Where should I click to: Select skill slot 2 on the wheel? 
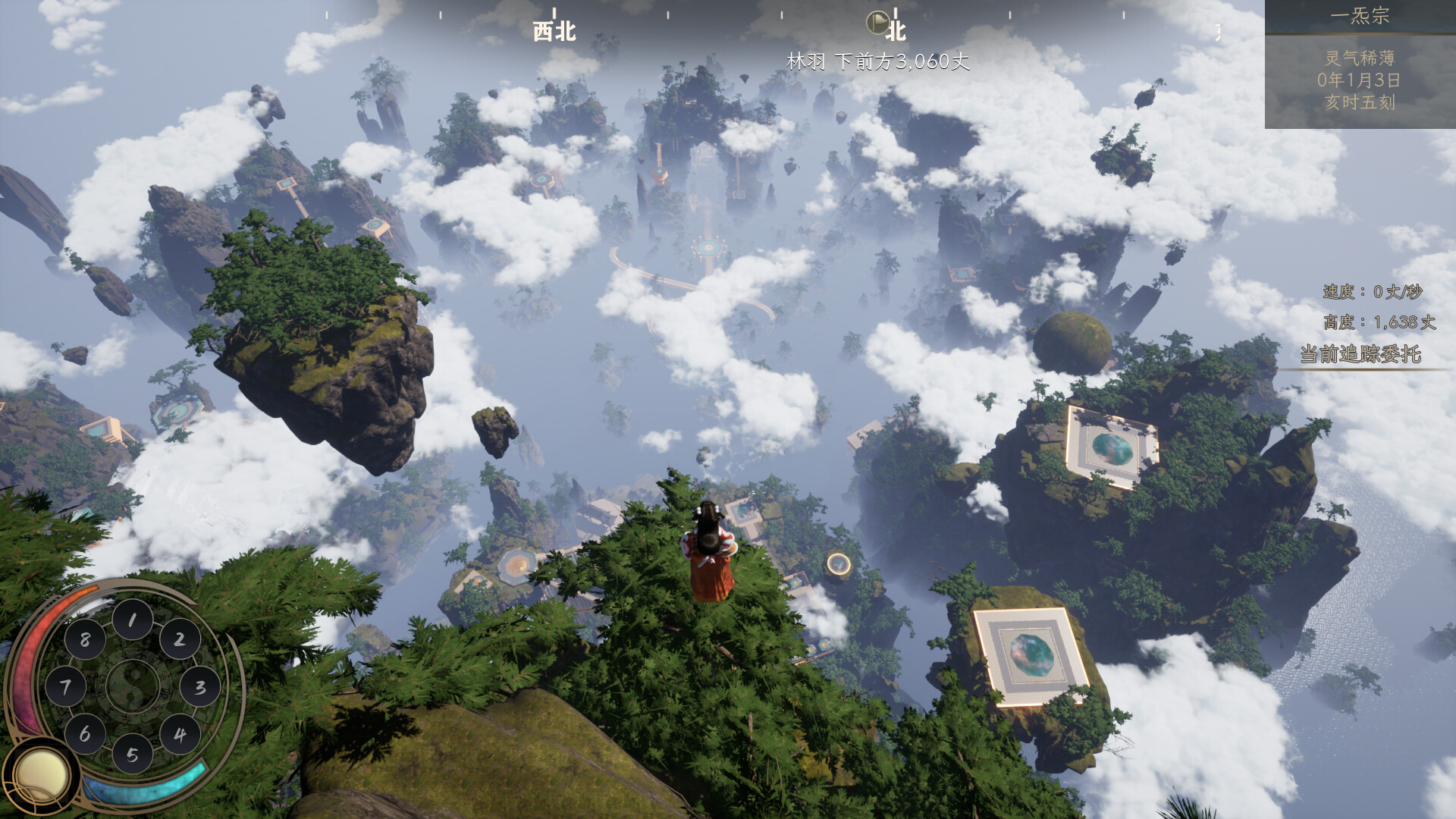[x=180, y=639]
